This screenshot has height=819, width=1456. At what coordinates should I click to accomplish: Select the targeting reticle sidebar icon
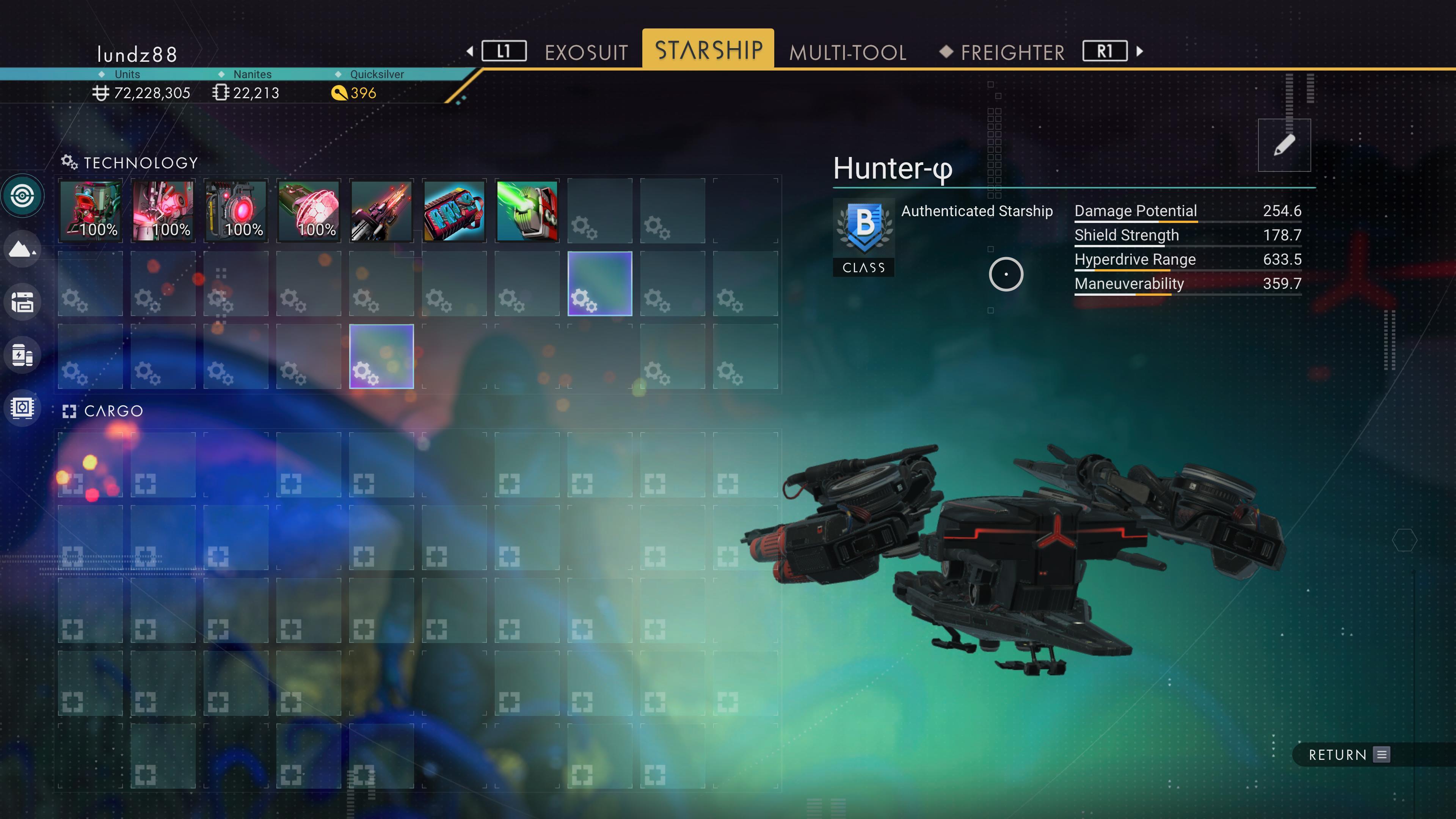pyautogui.click(x=23, y=195)
